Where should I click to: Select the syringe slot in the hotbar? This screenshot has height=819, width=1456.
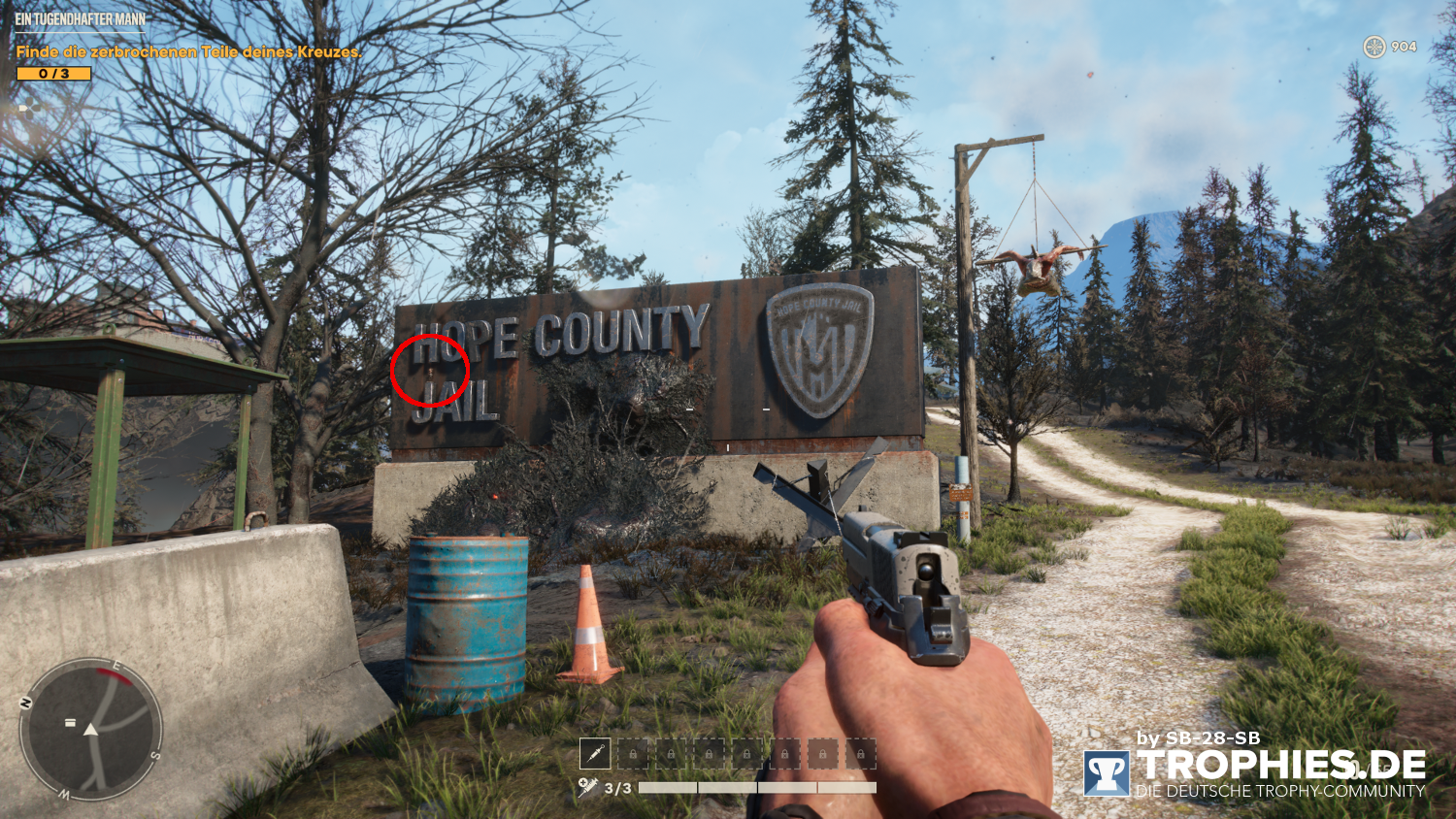594,752
